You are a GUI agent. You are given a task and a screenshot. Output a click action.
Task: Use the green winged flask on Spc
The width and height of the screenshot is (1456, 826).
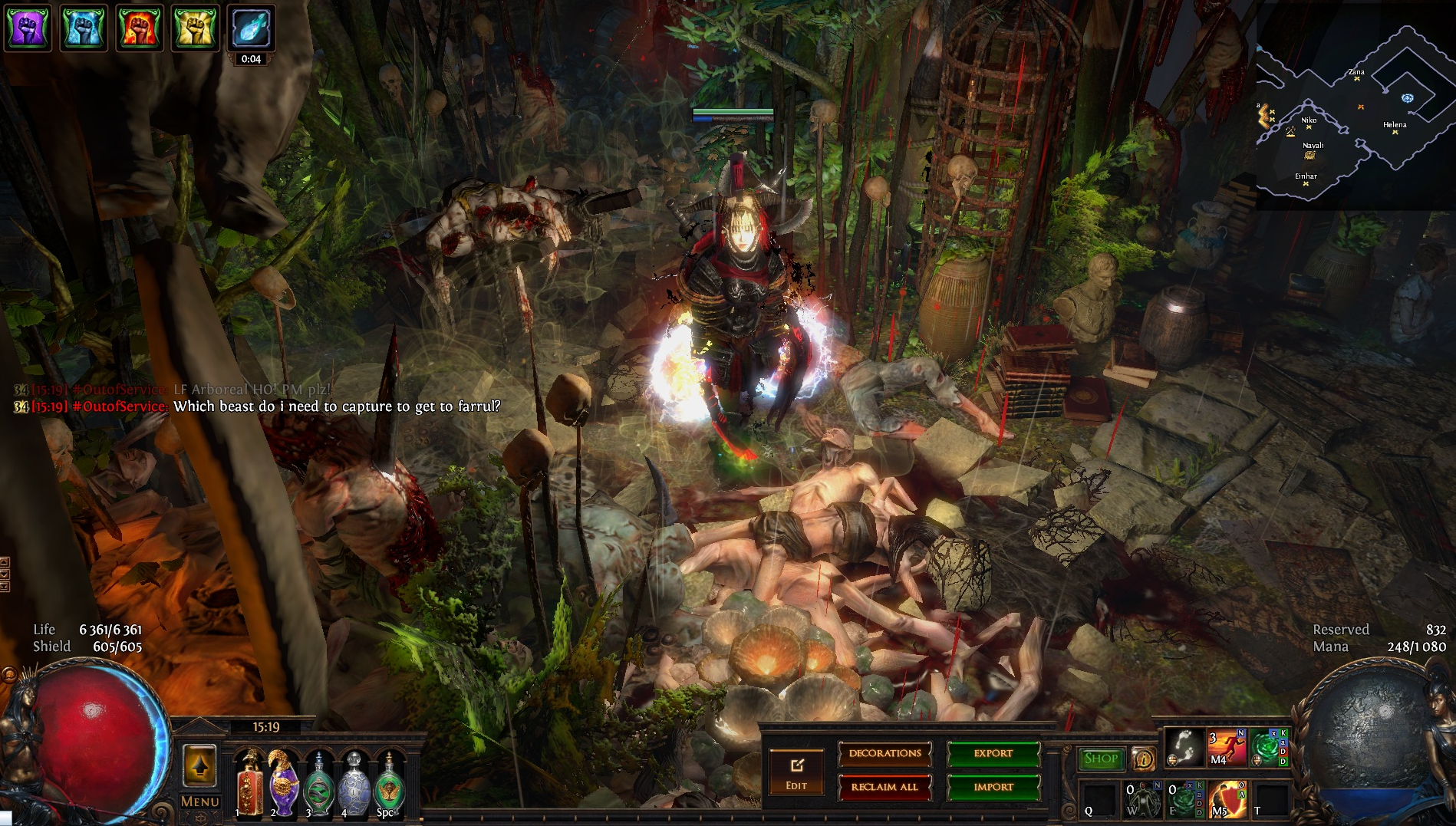[x=389, y=782]
